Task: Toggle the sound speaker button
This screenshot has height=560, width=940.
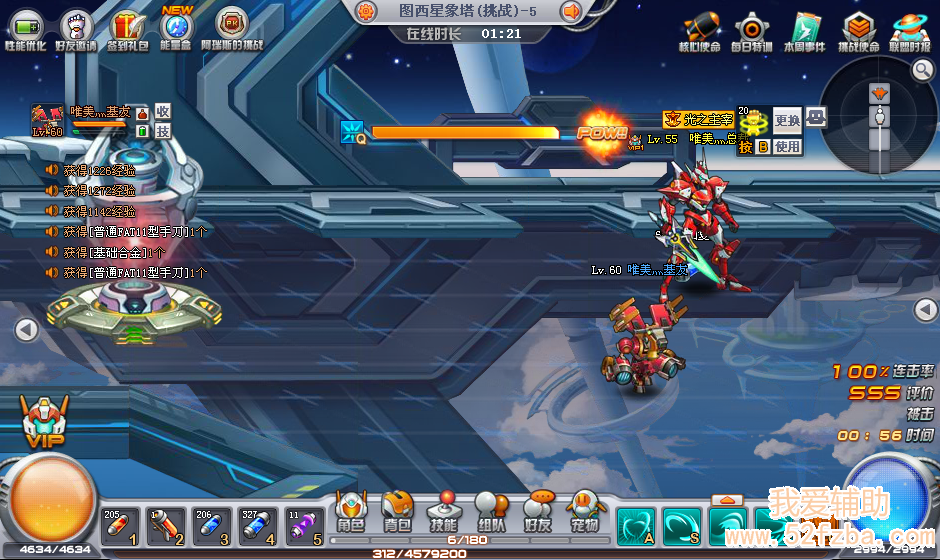Action: point(572,12)
